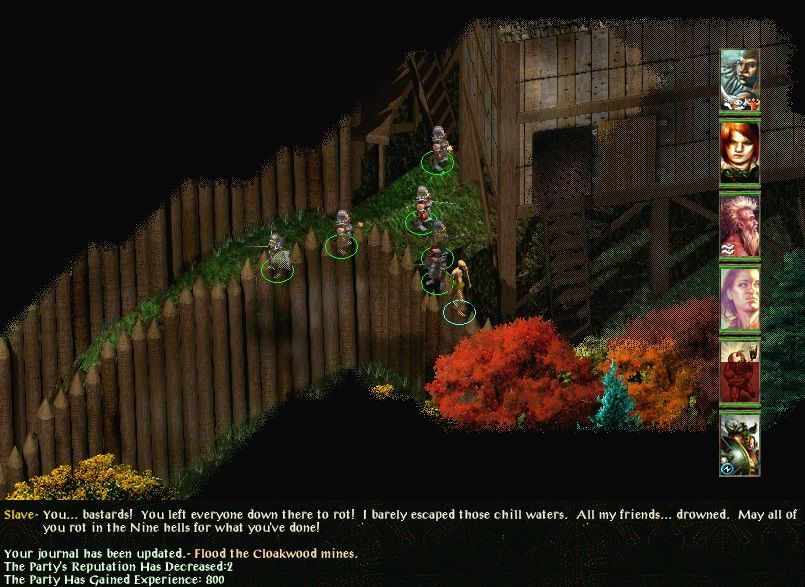Click the Slave dialogue text in the message log

click(400, 521)
